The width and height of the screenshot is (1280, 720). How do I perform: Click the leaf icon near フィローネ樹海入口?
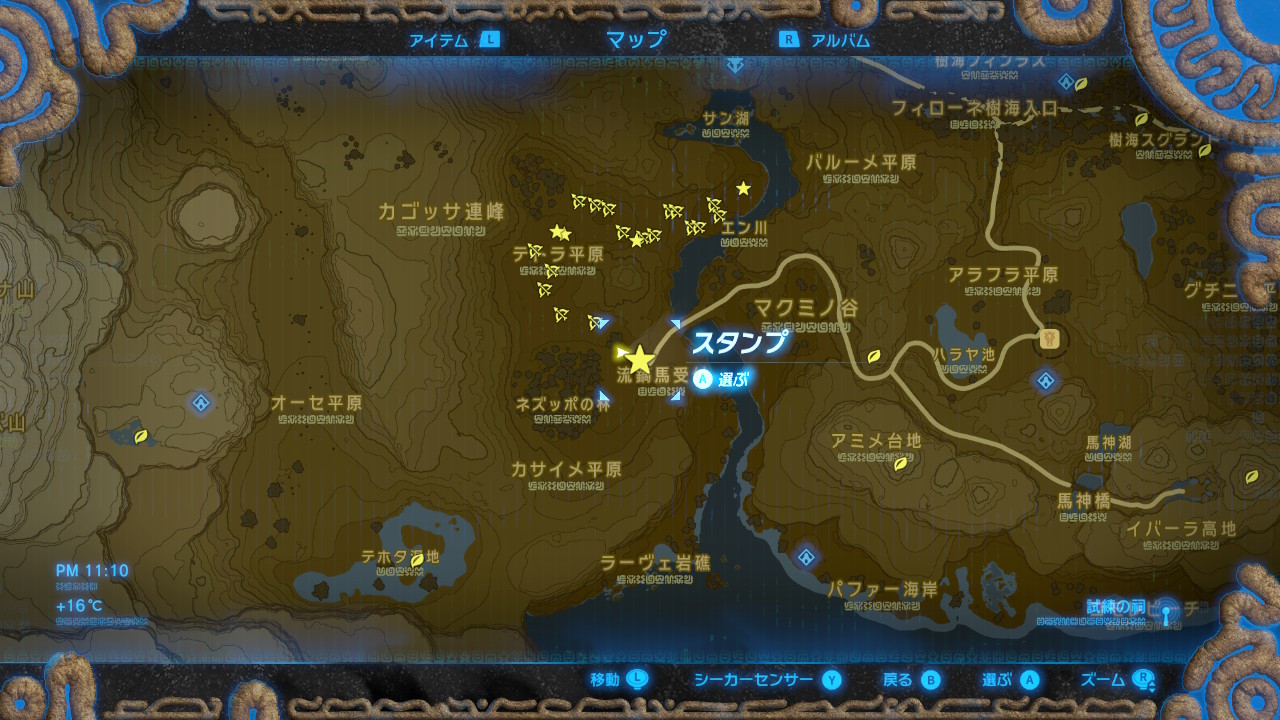(x=1082, y=86)
